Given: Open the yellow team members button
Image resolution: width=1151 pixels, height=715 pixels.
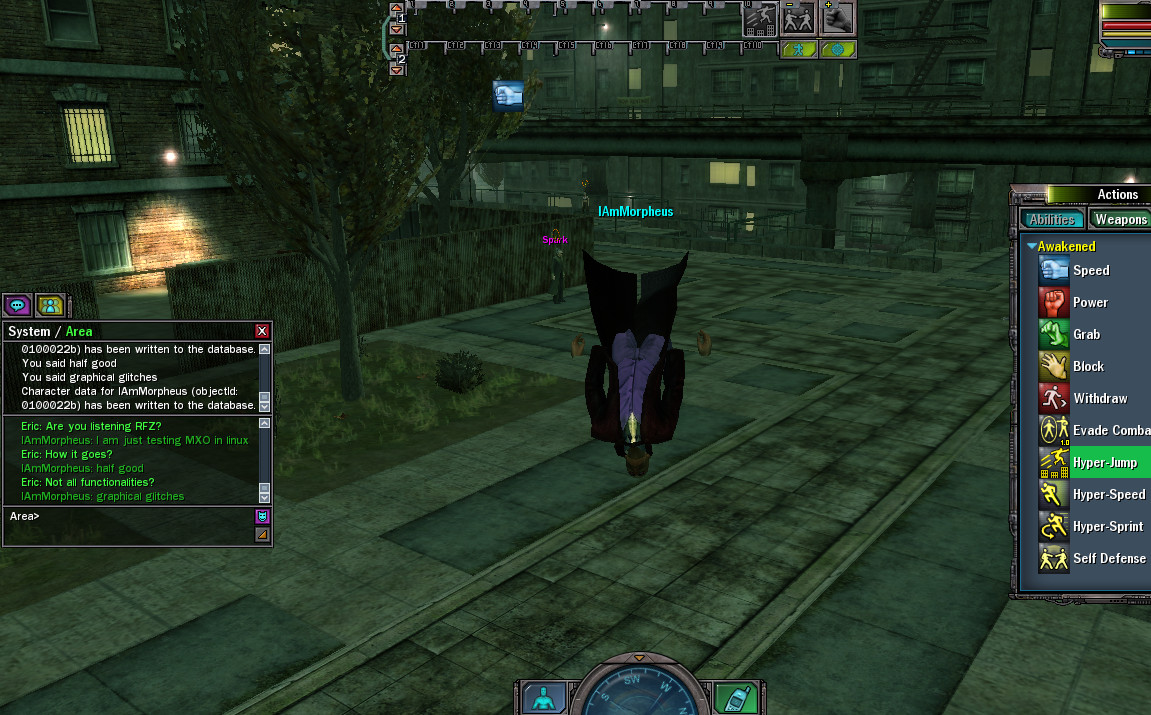Looking at the screenshot, I should (50, 305).
